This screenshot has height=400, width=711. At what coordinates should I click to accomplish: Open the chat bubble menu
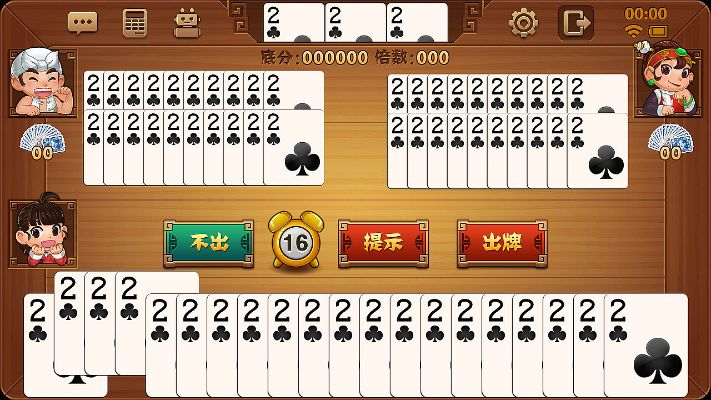point(83,22)
